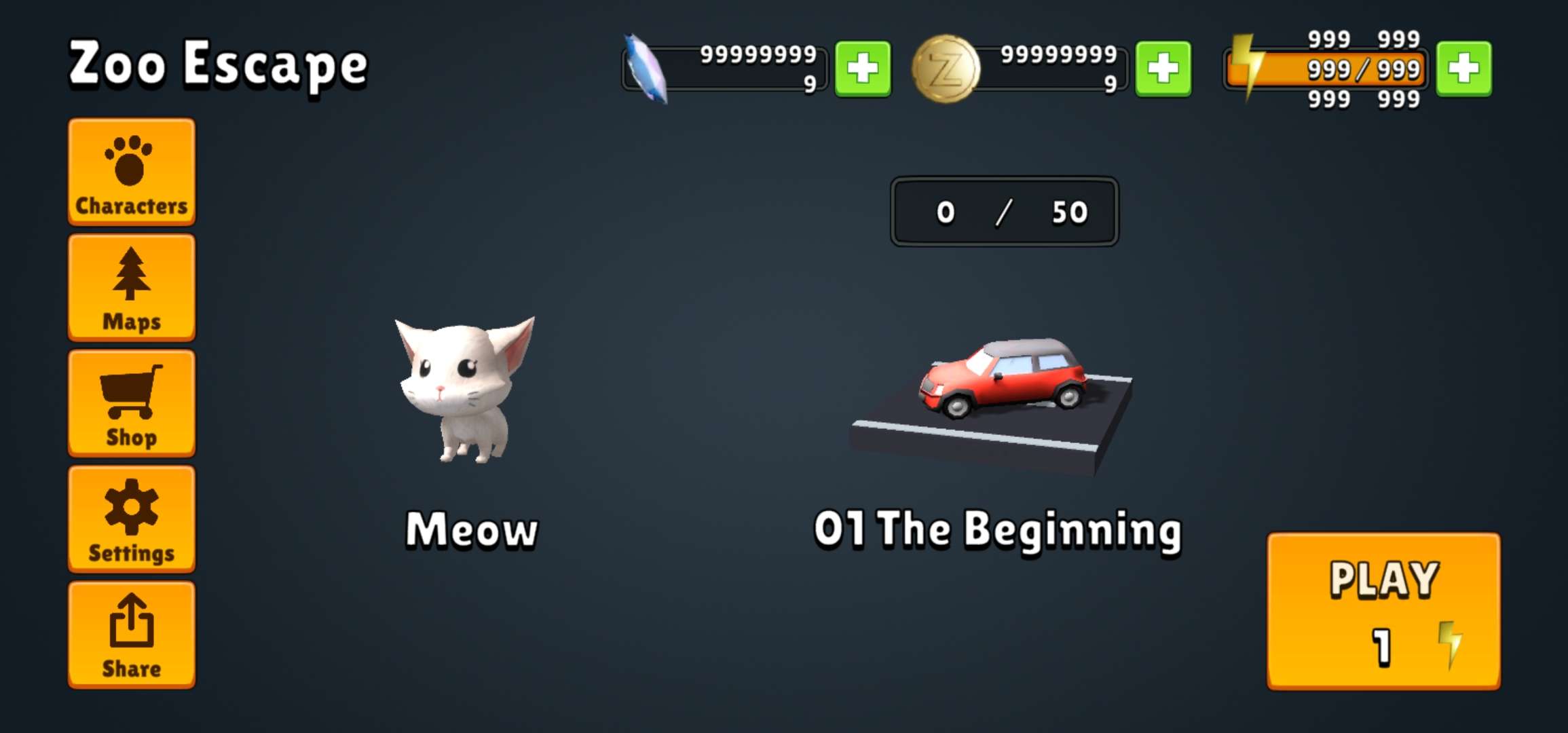1568x733 pixels.
Task: Start the level with PLAY
Action: click(1383, 611)
